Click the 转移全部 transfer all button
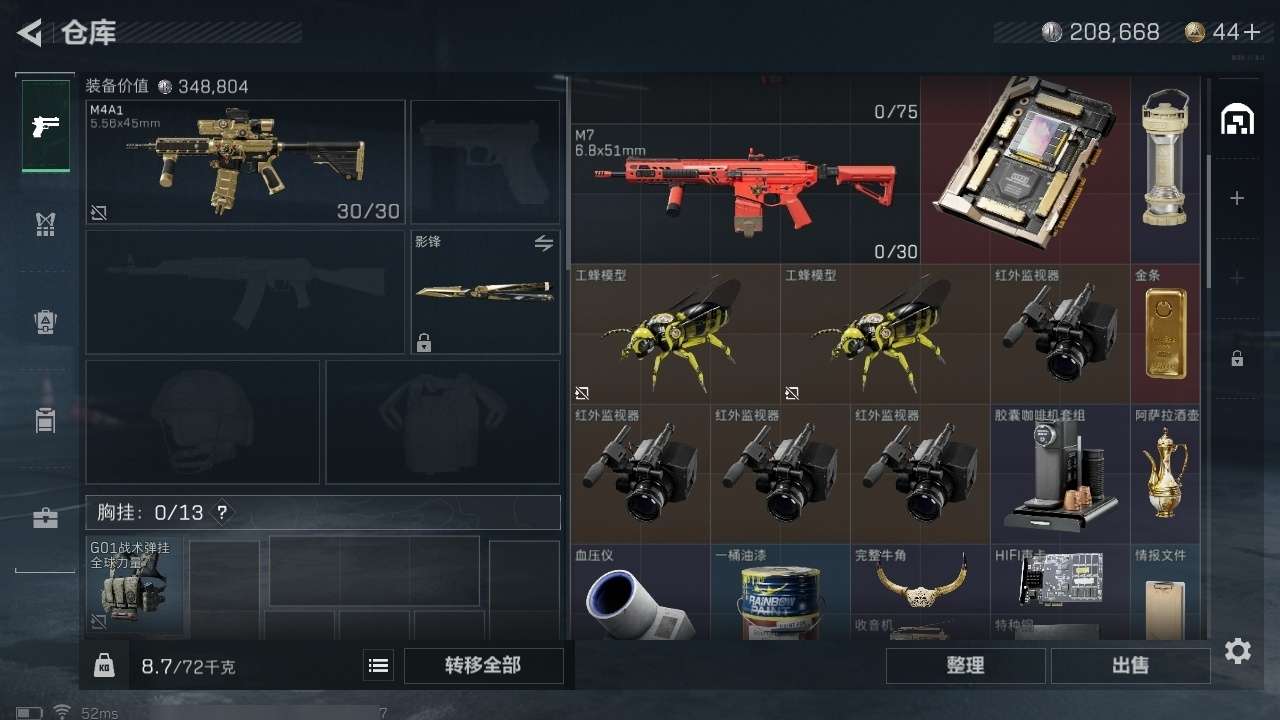The height and width of the screenshot is (720, 1280). [483, 665]
